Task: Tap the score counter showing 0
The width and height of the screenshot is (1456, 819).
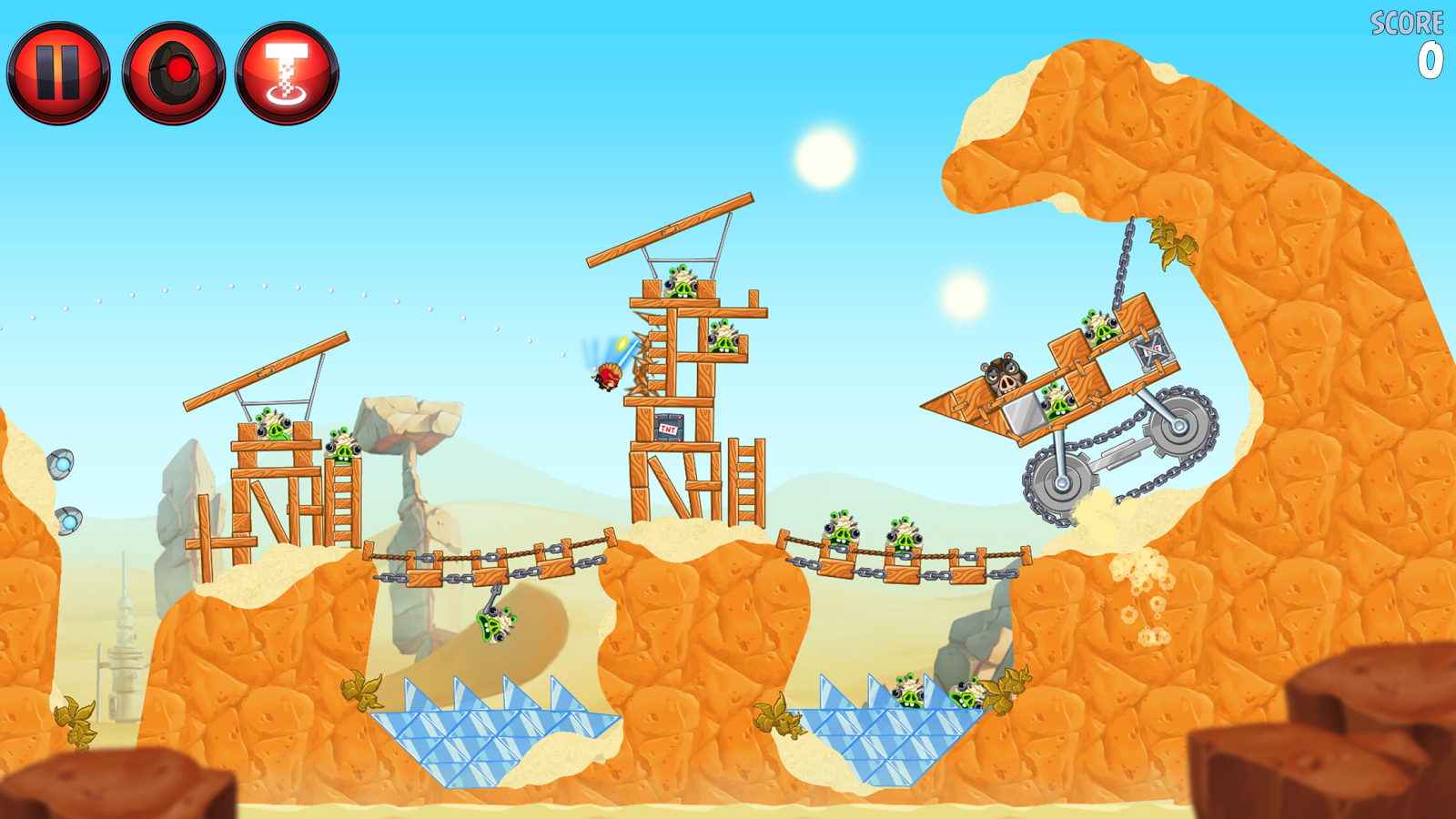Action: [1429, 59]
